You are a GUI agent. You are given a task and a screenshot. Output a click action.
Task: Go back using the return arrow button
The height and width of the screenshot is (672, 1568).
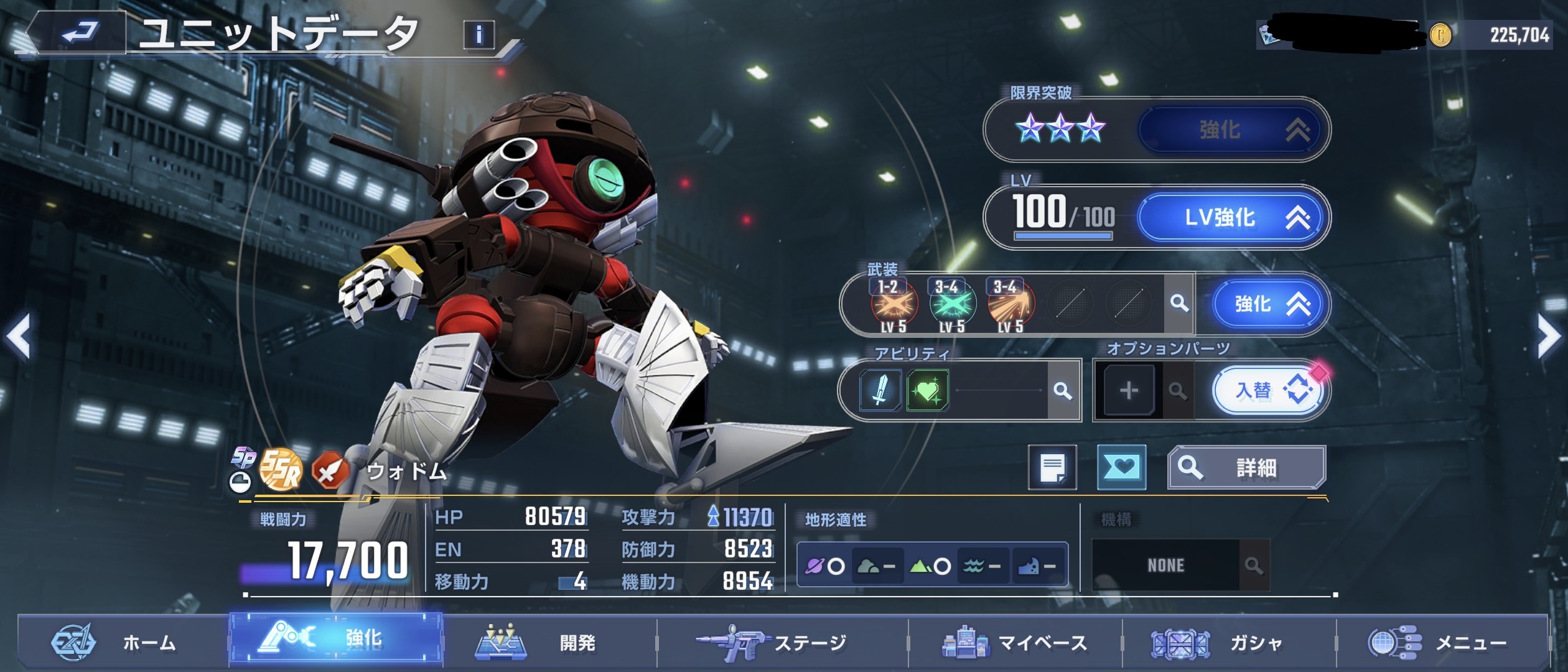80,32
